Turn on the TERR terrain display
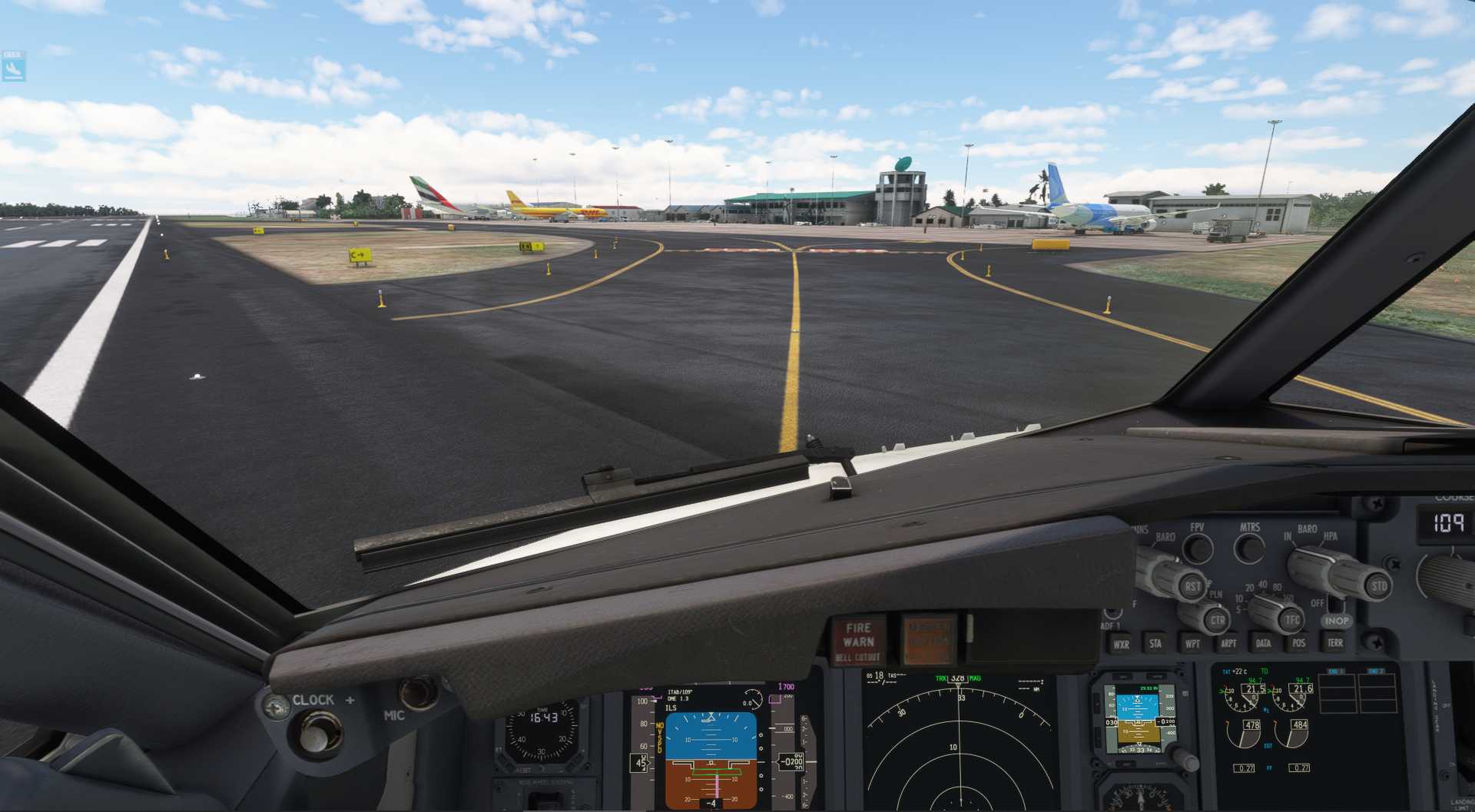This screenshot has height=812, width=1475. click(1334, 643)
